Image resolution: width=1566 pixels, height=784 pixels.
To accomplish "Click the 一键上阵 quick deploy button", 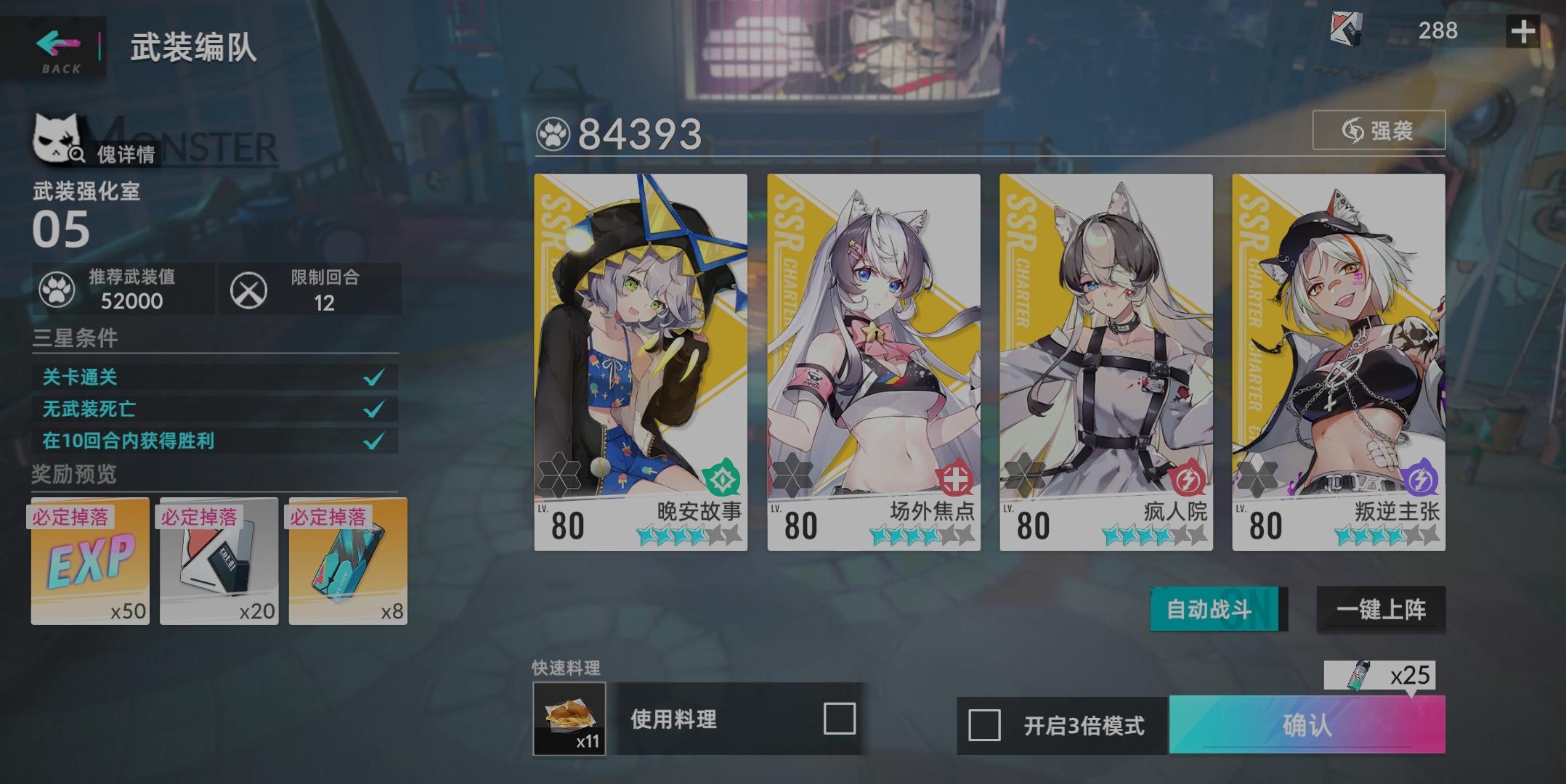I will [1381, 610].
